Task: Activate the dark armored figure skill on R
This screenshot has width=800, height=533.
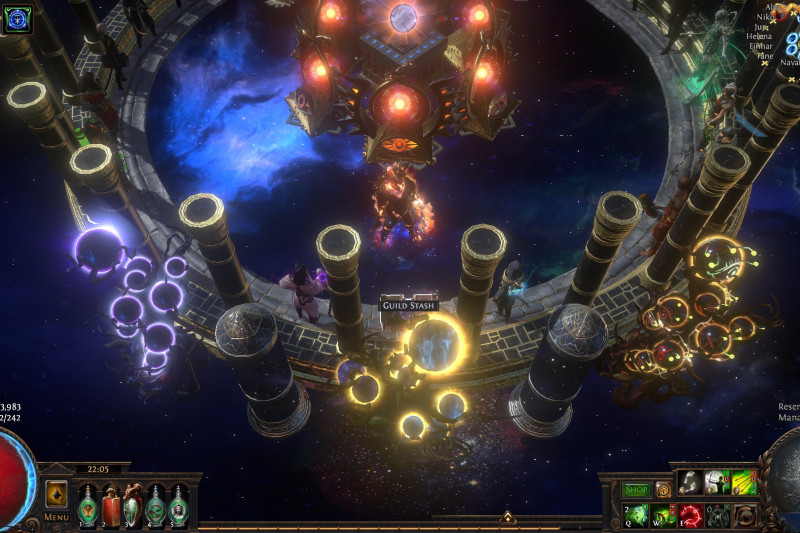Action: click(x=717, y=515)
